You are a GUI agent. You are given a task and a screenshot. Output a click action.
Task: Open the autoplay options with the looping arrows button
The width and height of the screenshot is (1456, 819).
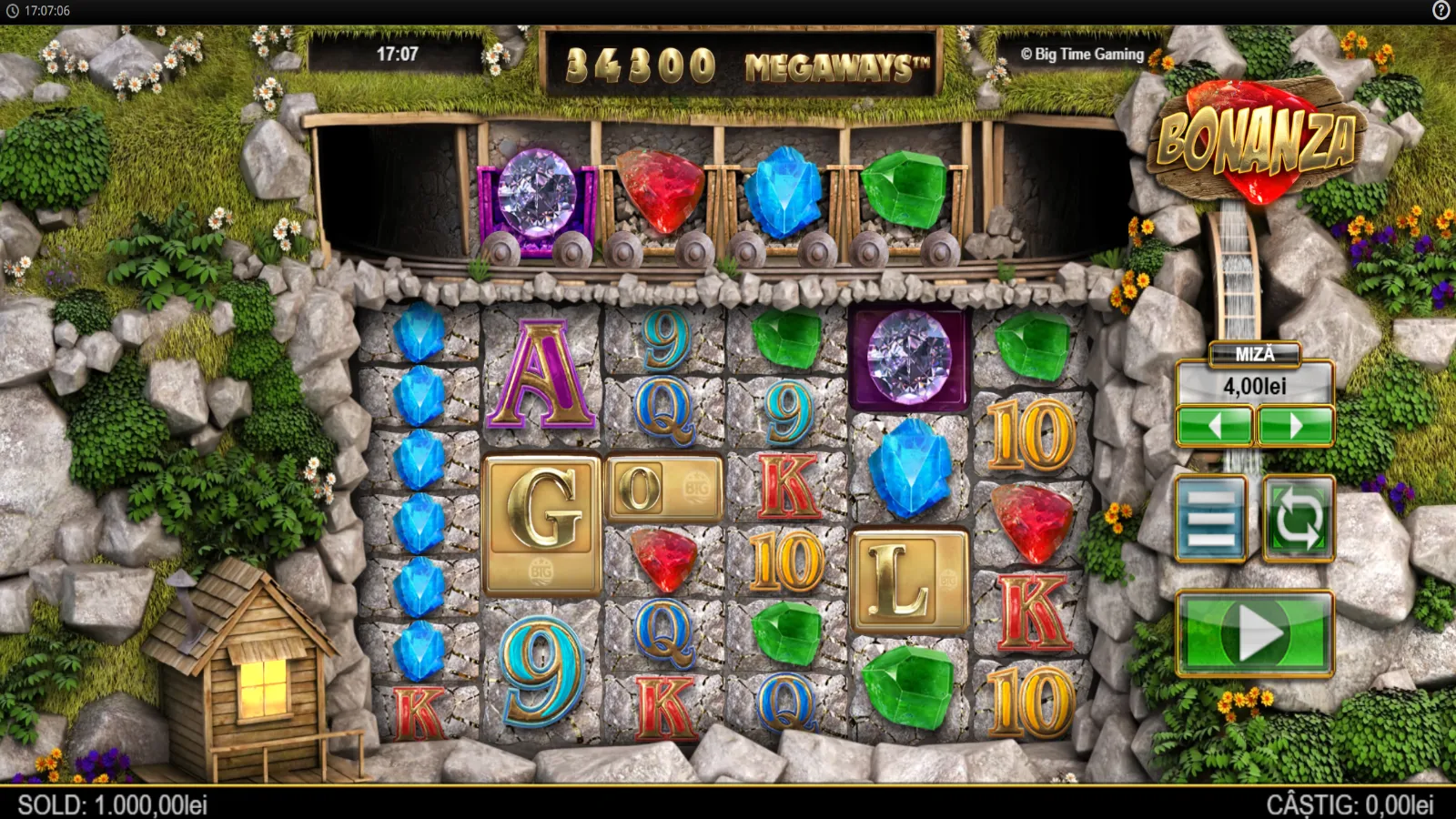click(1299, 519)
